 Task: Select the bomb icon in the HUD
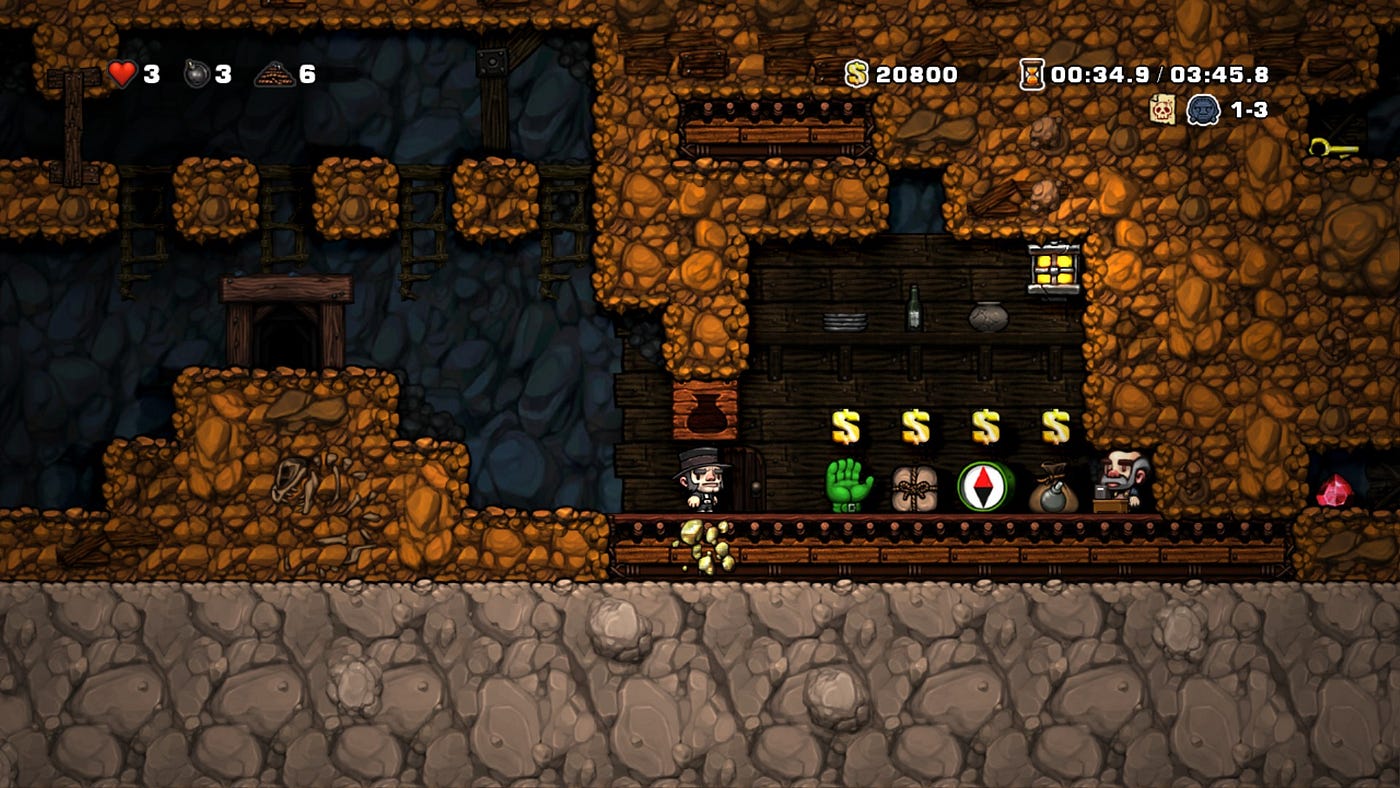coord(197,73)
